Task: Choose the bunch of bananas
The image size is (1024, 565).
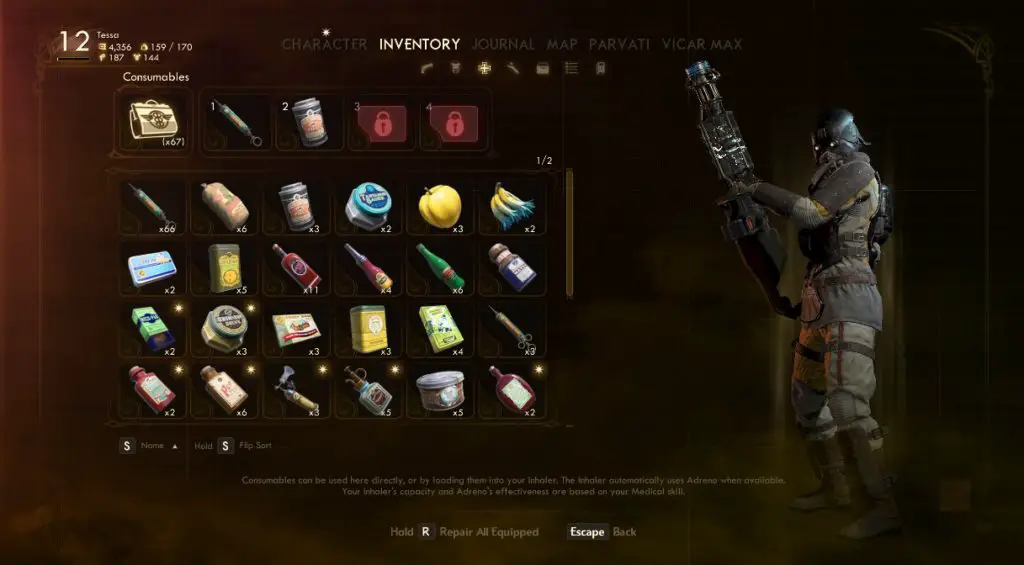Action: 511,206
